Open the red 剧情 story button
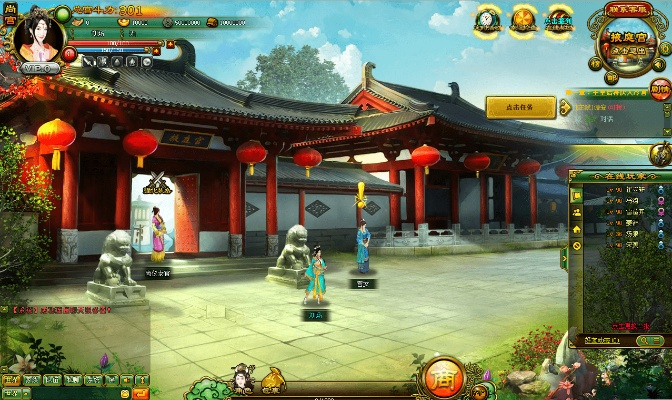Image resolution: width=672 pixels, height=400 pixels. point(660,91)
